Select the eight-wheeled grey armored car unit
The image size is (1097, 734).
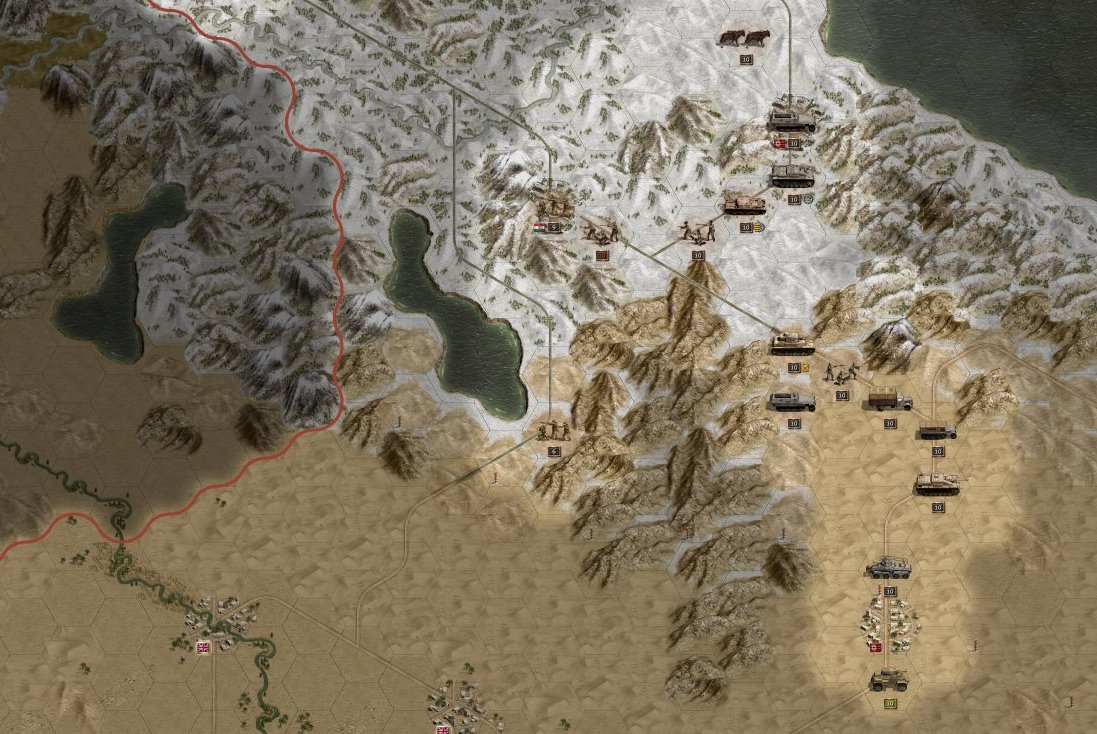(888, 568)
